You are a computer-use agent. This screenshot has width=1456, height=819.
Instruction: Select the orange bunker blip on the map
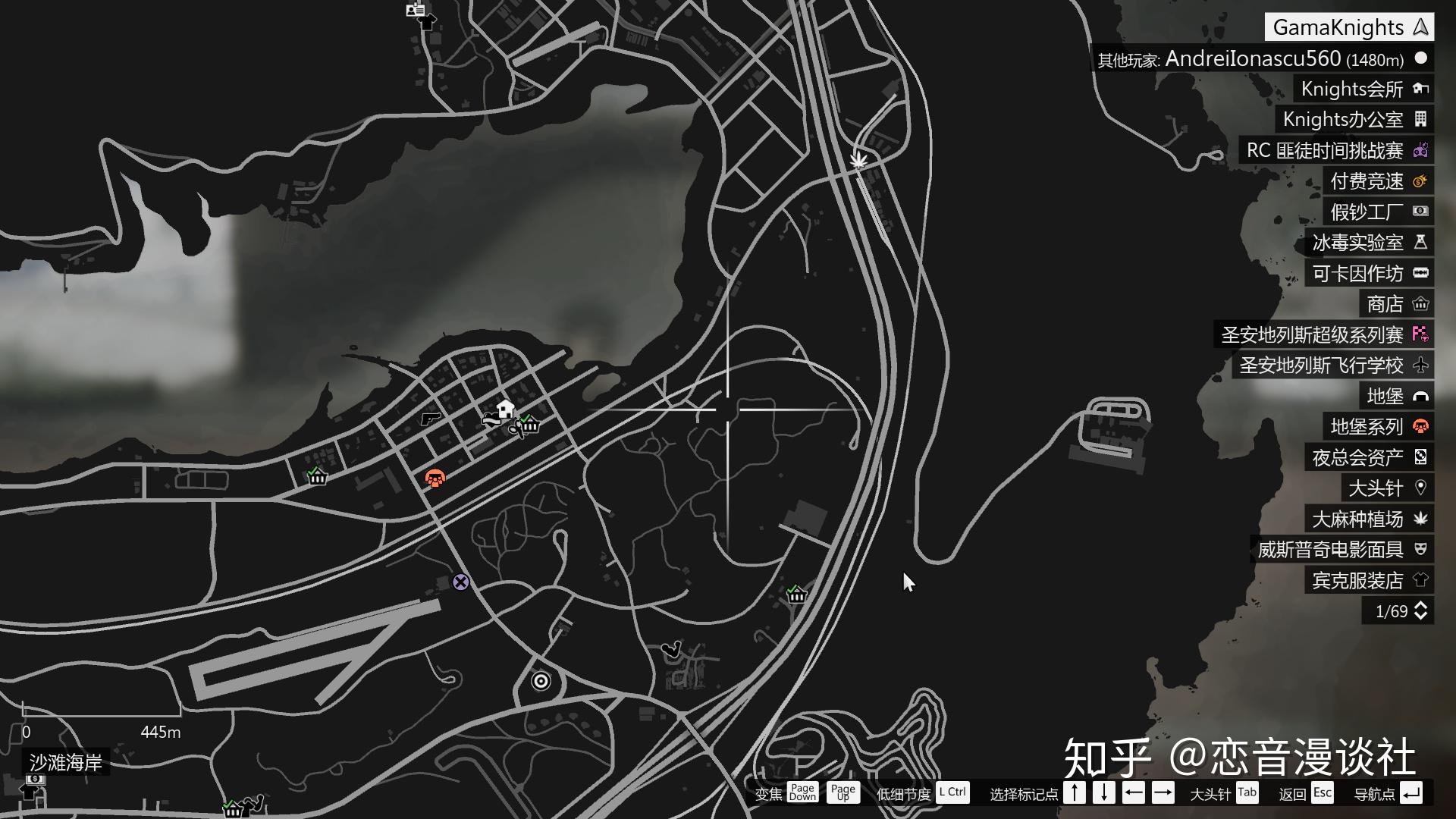coord(435,477)
